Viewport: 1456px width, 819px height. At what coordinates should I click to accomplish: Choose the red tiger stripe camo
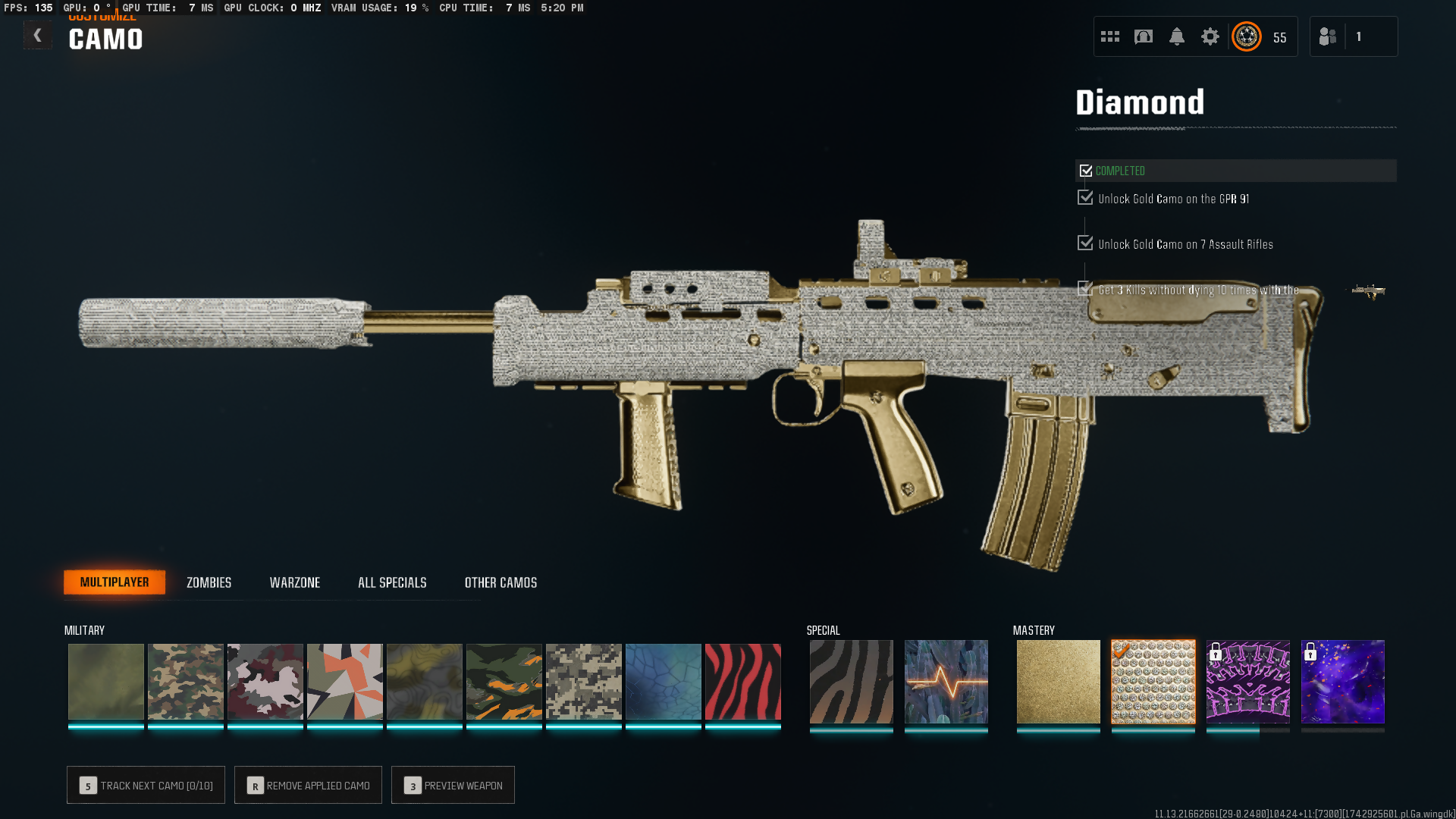pos(742,682)
